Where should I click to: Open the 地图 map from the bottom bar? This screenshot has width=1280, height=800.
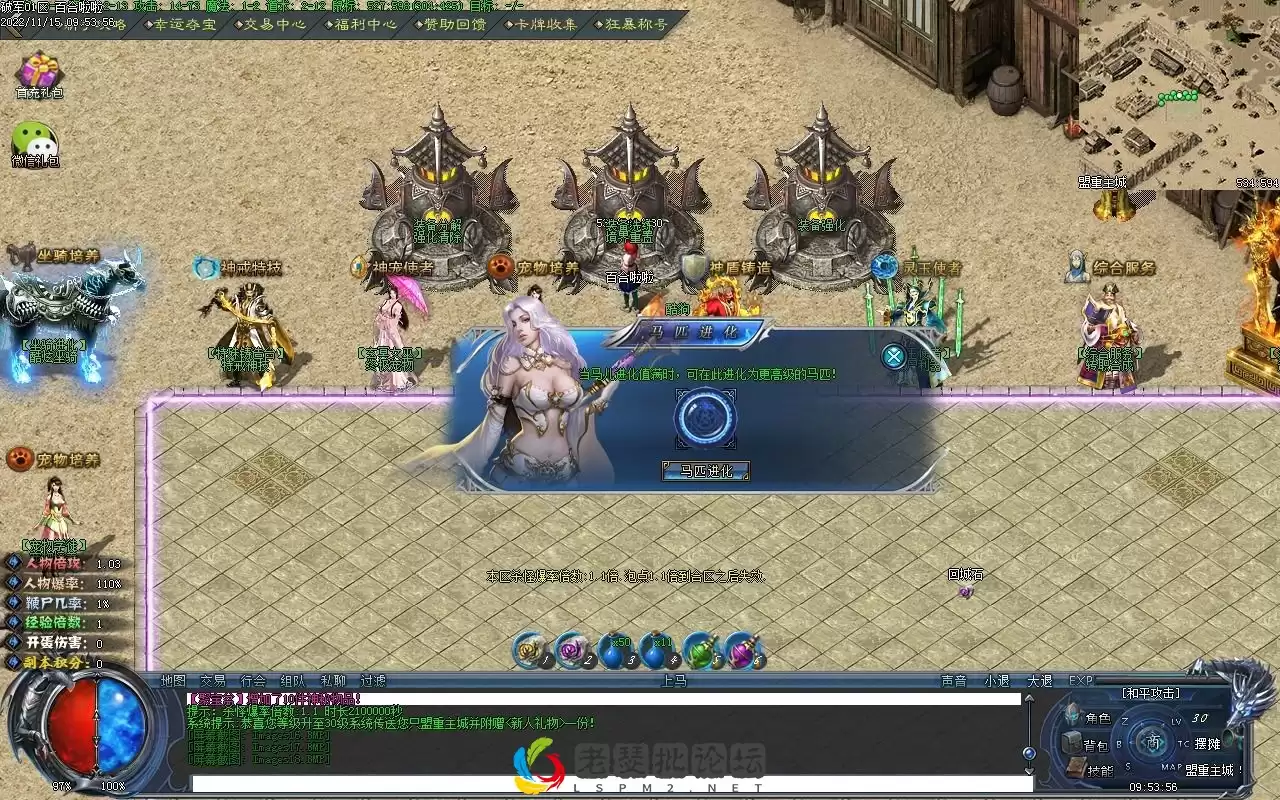point(174,681)
